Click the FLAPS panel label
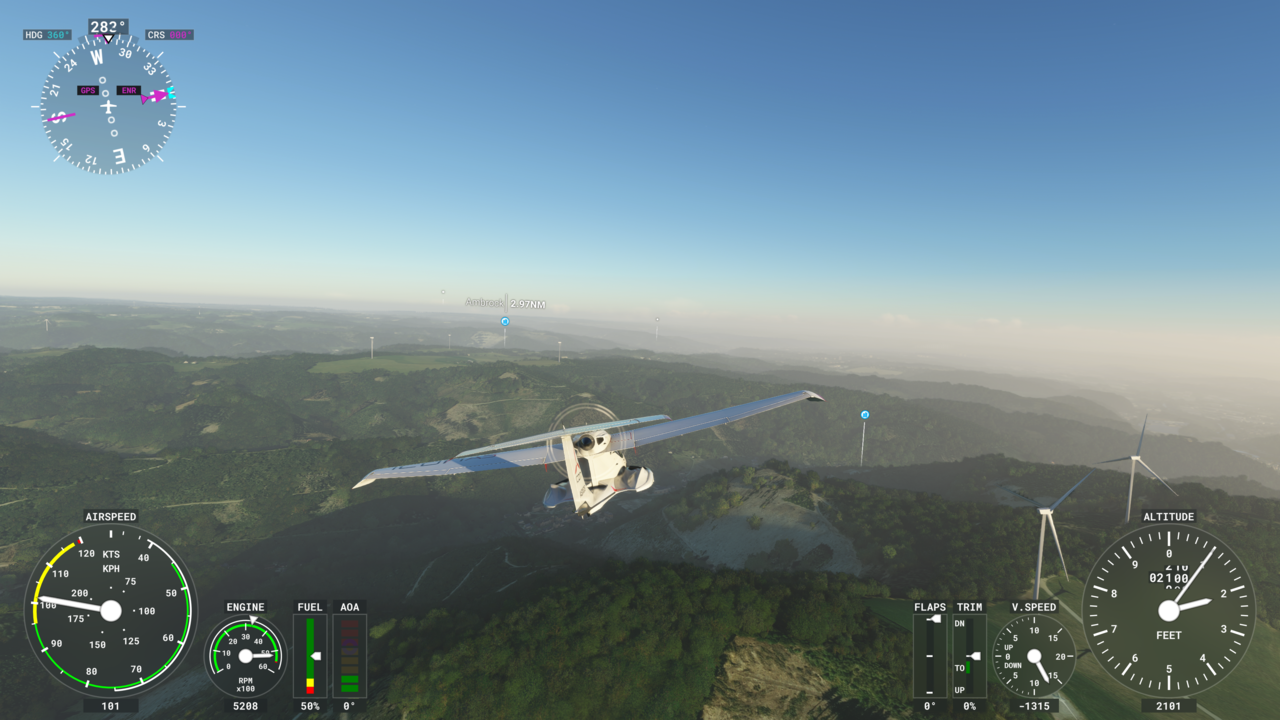The image size is (1280, 720). tap(930, 606)
